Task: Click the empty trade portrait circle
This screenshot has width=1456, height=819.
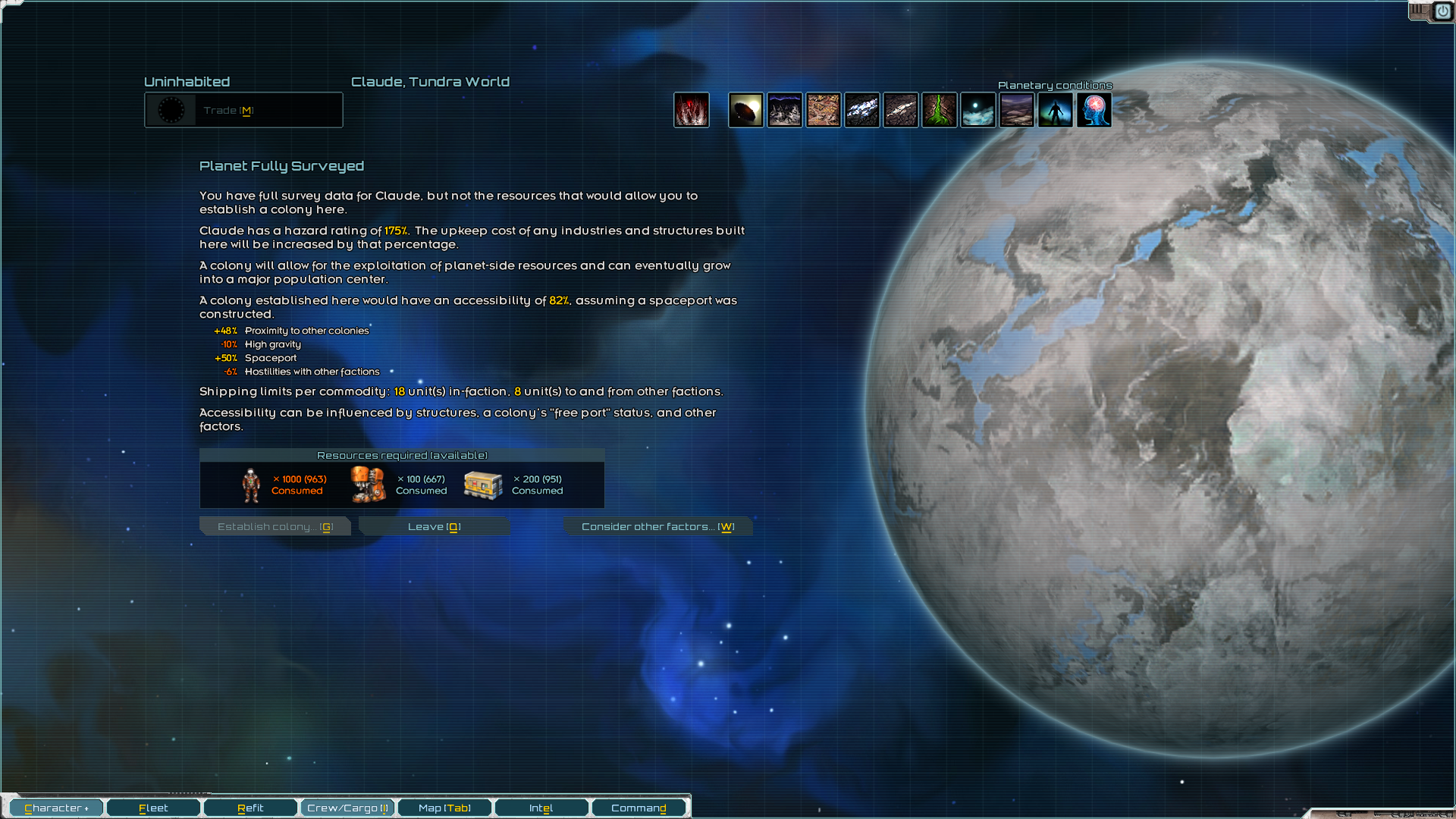Action: pos(172,110)
